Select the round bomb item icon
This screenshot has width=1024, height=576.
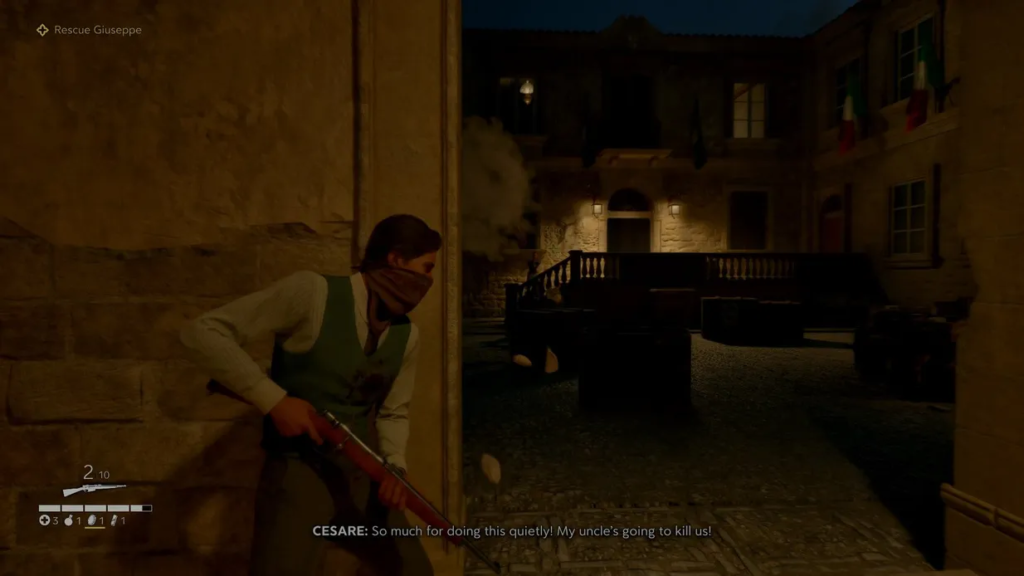tap(69, 520)
